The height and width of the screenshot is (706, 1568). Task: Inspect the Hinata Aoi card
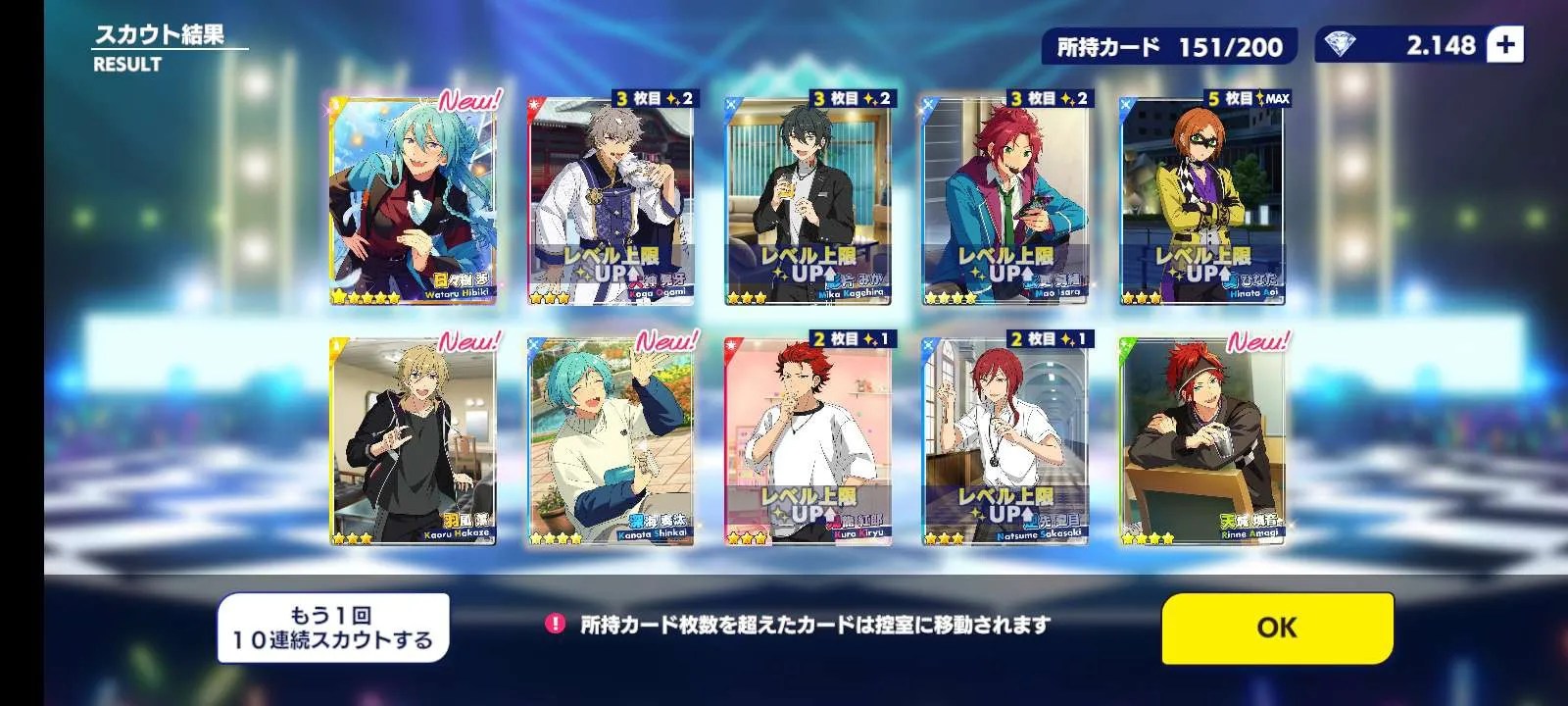(1202, 201)
